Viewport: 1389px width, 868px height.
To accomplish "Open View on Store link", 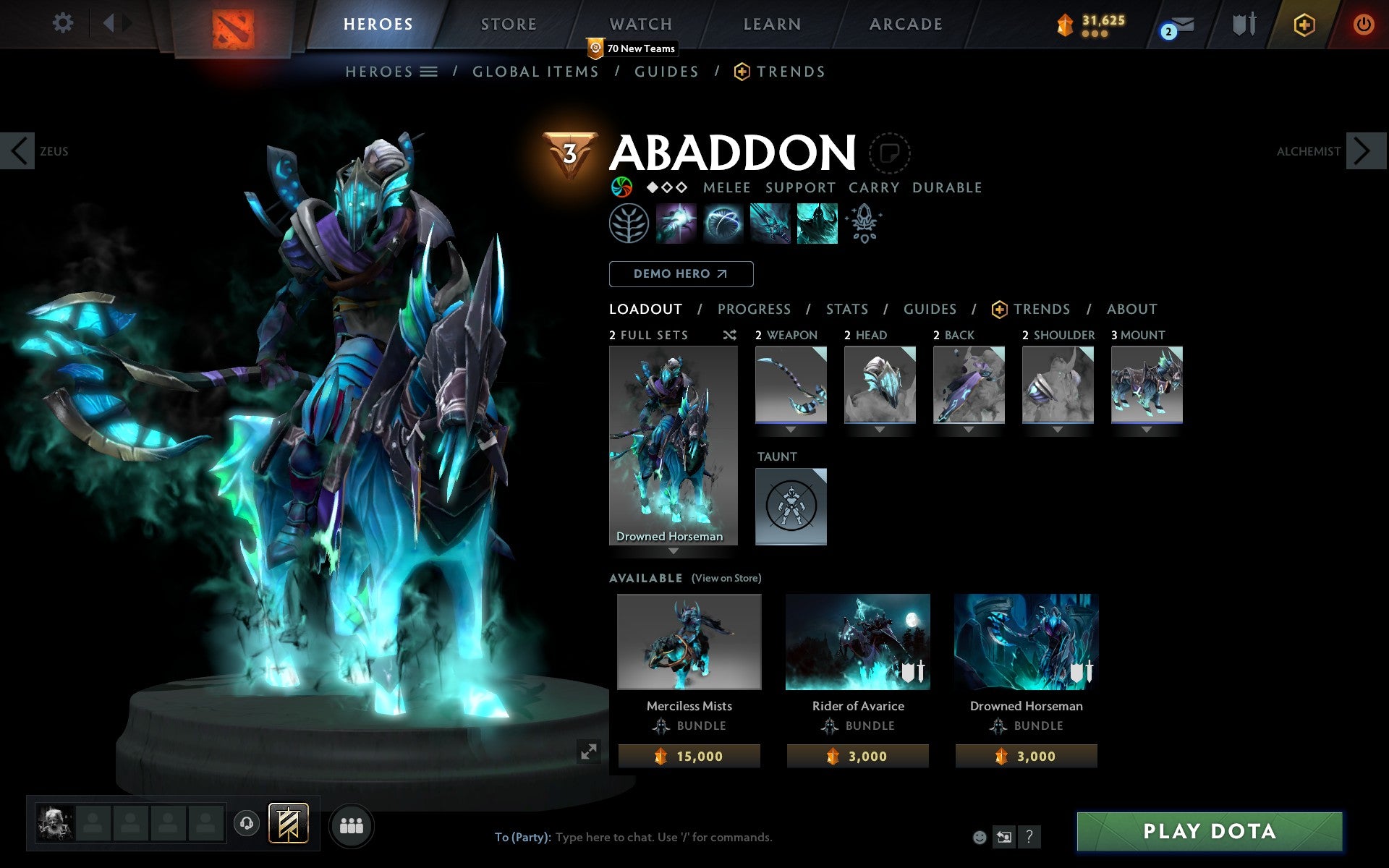I will click(x=726, y=579).
